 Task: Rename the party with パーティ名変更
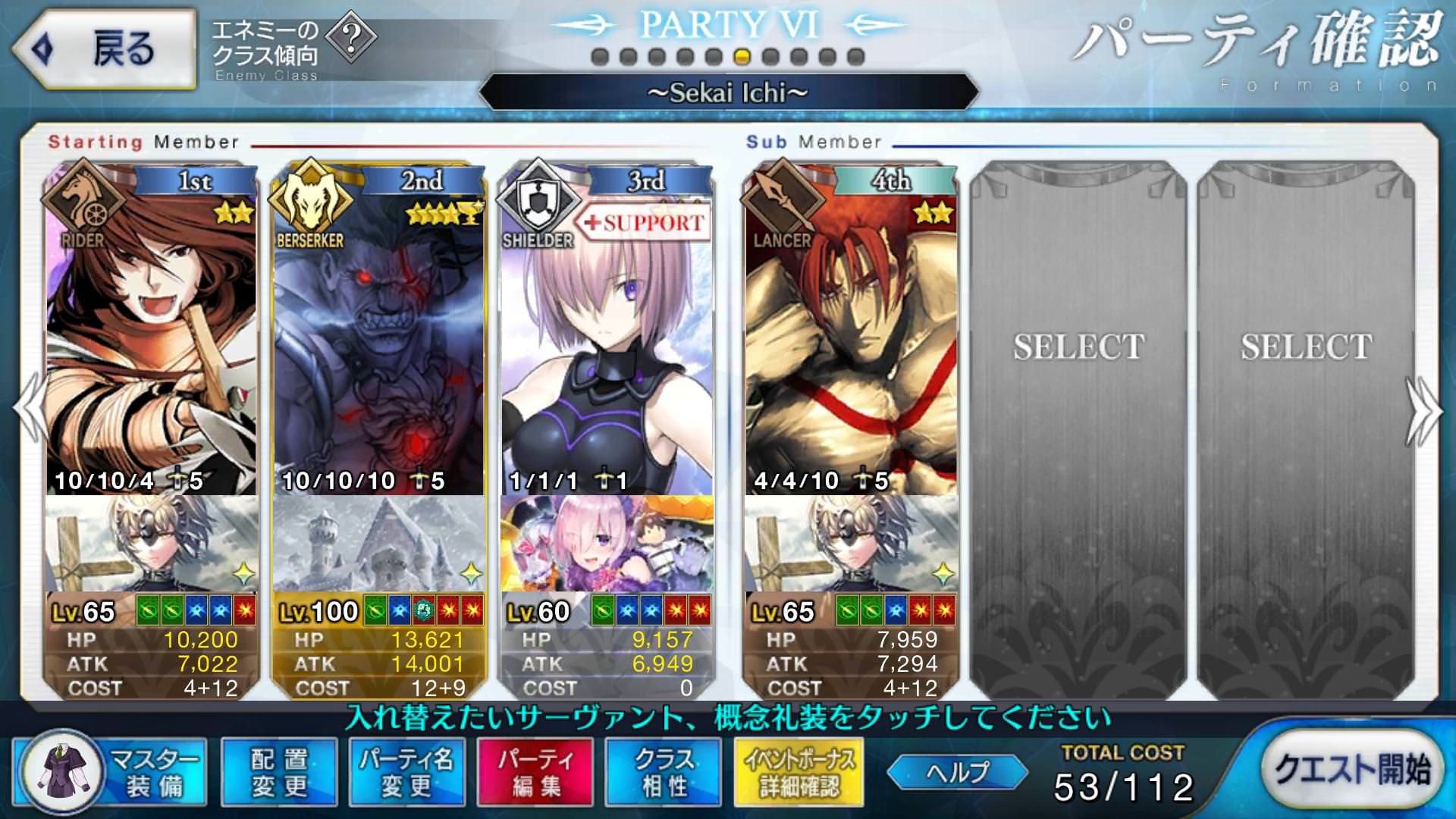coord(406,772)
